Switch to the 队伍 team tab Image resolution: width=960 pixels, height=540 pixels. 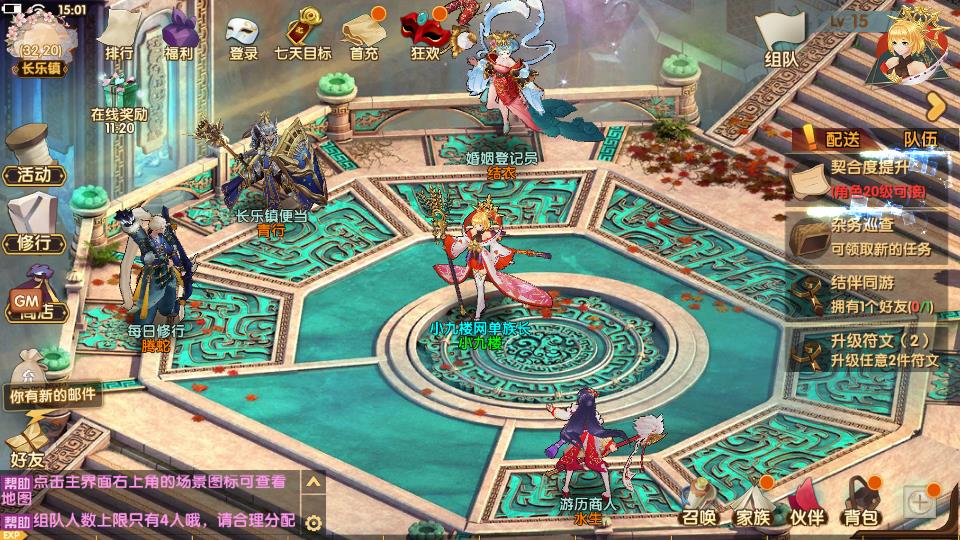tap(920, 139)
